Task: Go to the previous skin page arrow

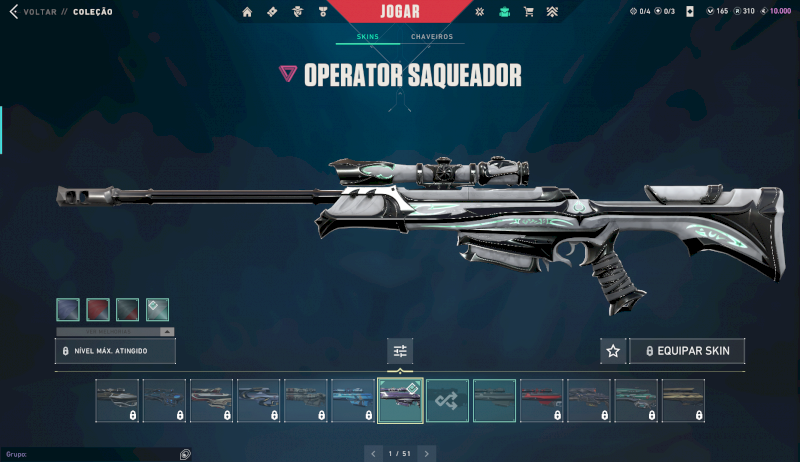Action: pyautogui.click(x=373, y=454)
